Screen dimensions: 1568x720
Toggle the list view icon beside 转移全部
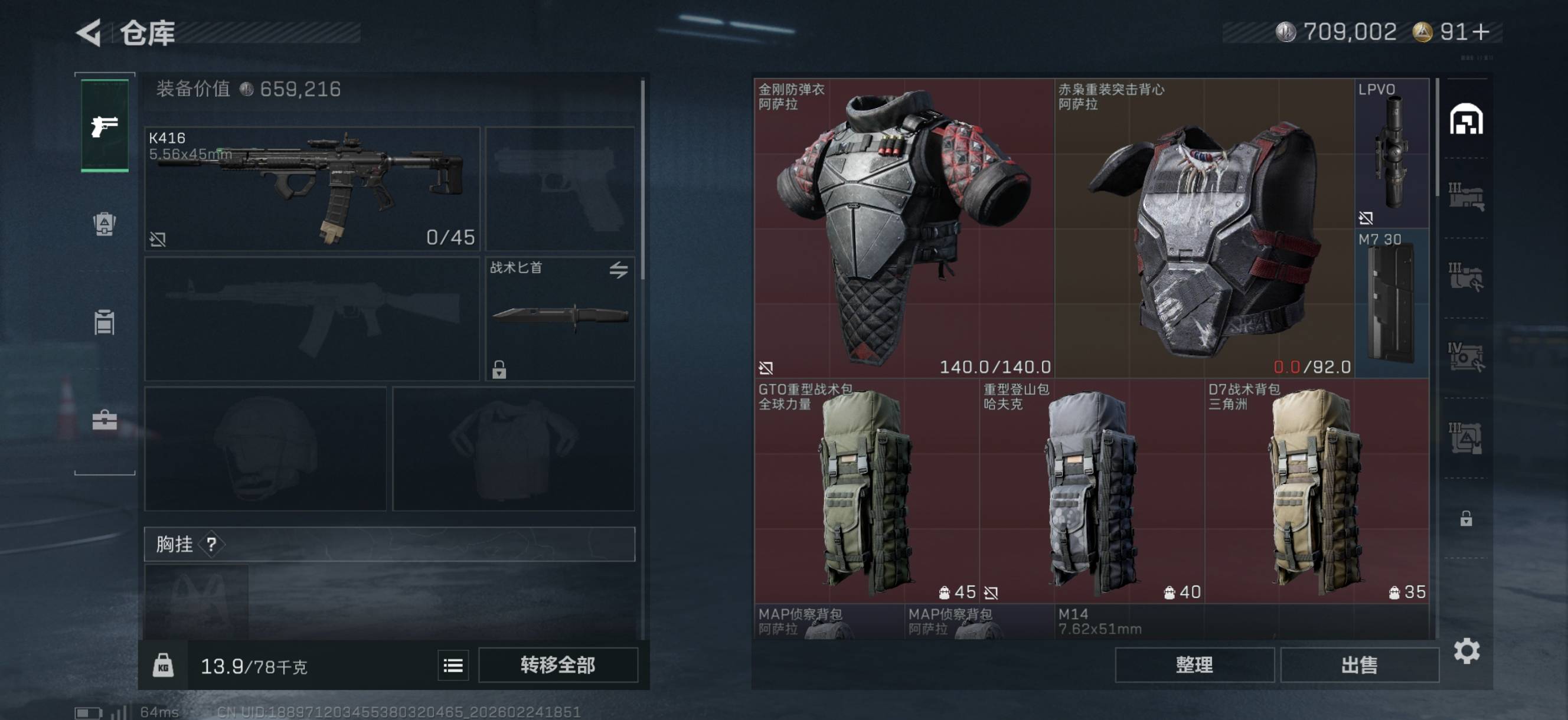click(x=453, y=665)
